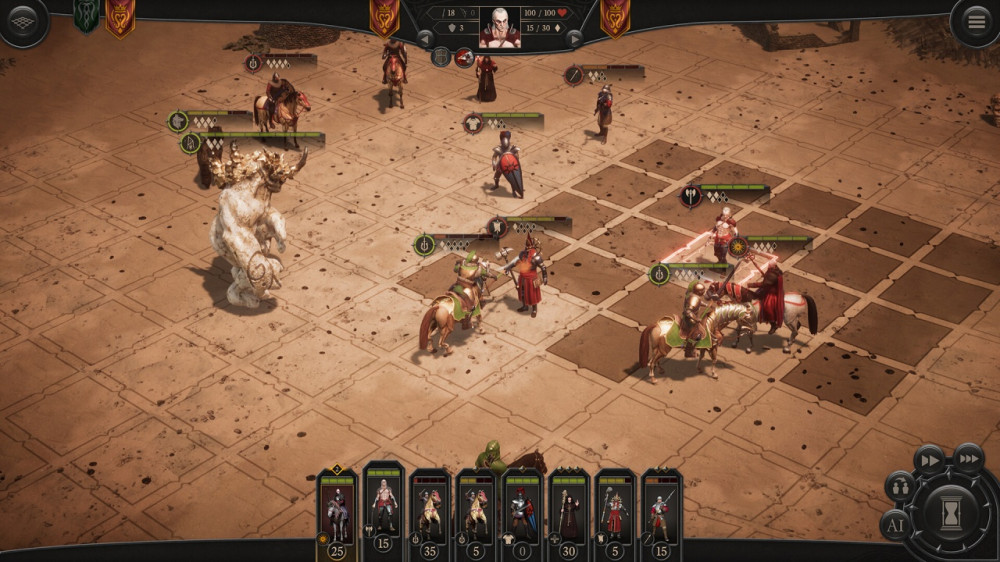Activate the red round ability icon below portrait
1000x562 pixels.
(465, 57)
